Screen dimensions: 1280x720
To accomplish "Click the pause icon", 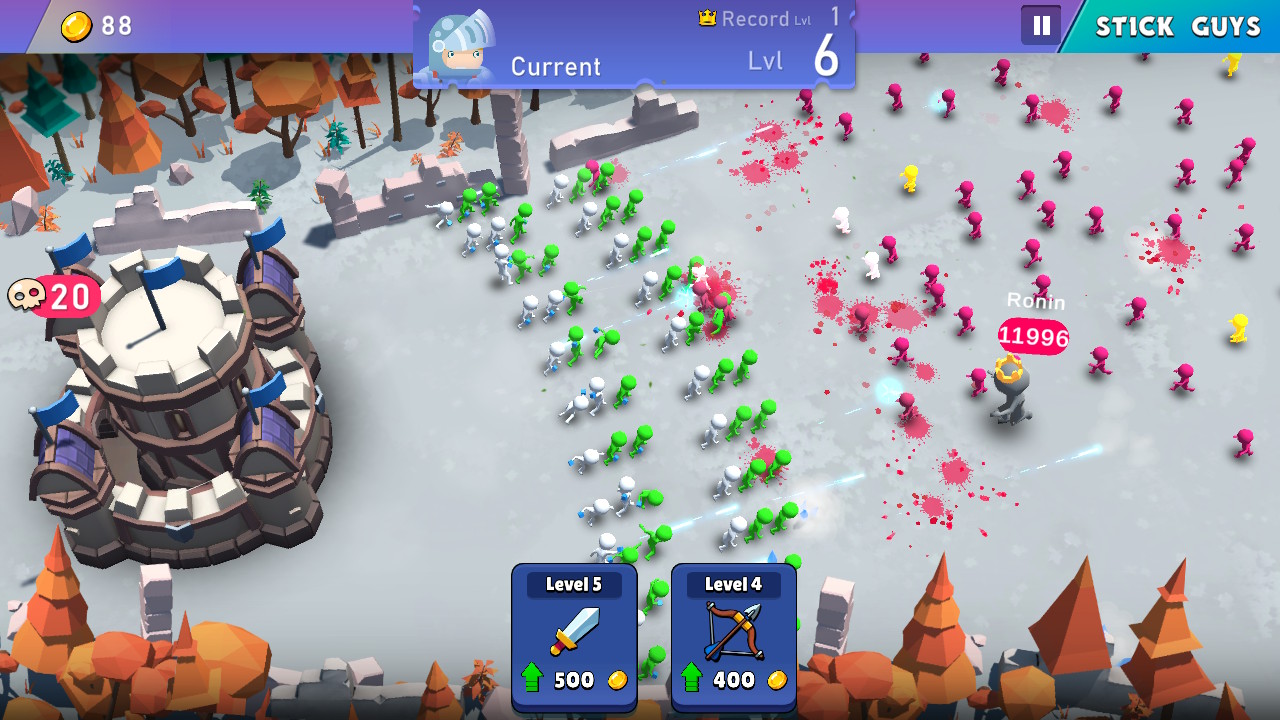I will [1040, 25].
